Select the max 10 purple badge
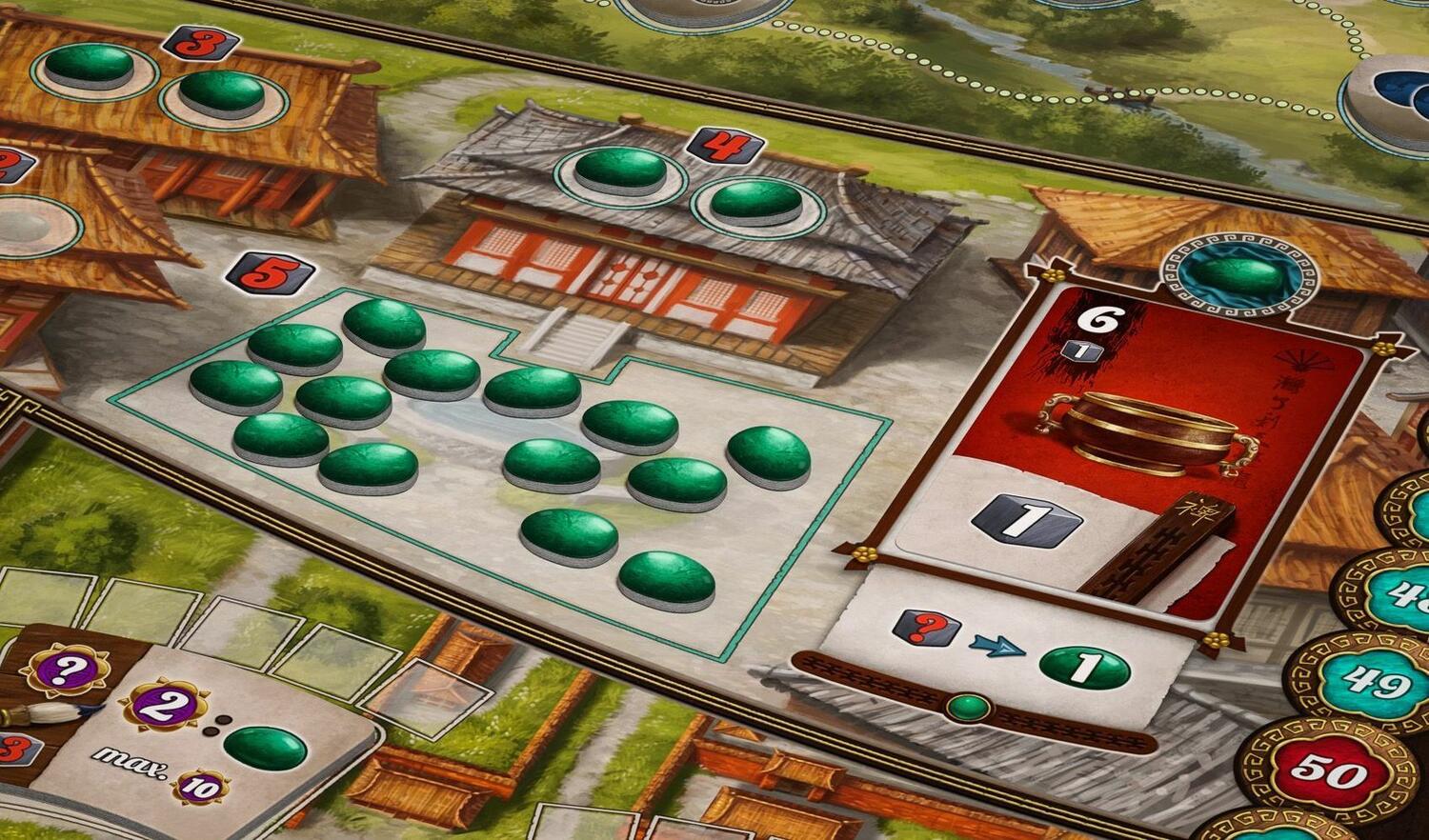The width and height of the screenshot is (1429, 840). pyautogui.click(x=200, y=787)
